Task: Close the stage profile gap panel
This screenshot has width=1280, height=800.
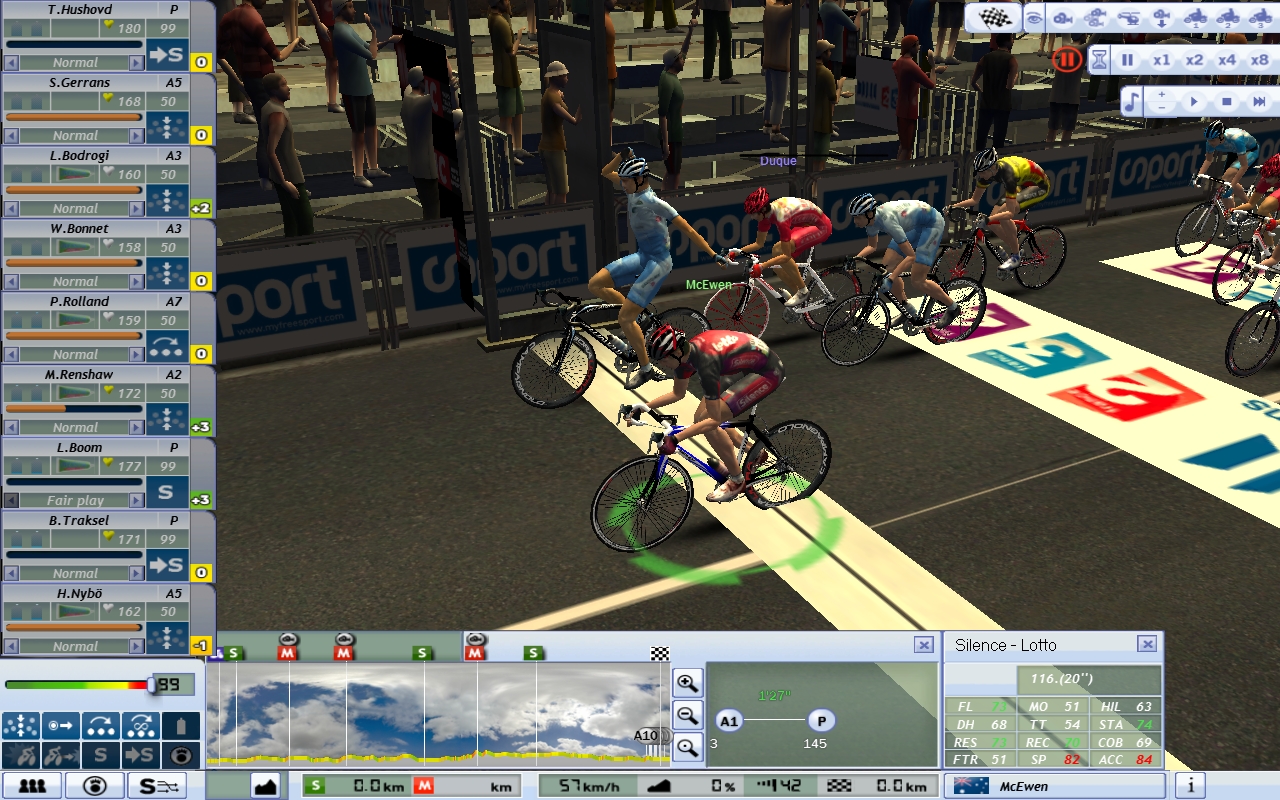Action: click(x=924, y=645)
